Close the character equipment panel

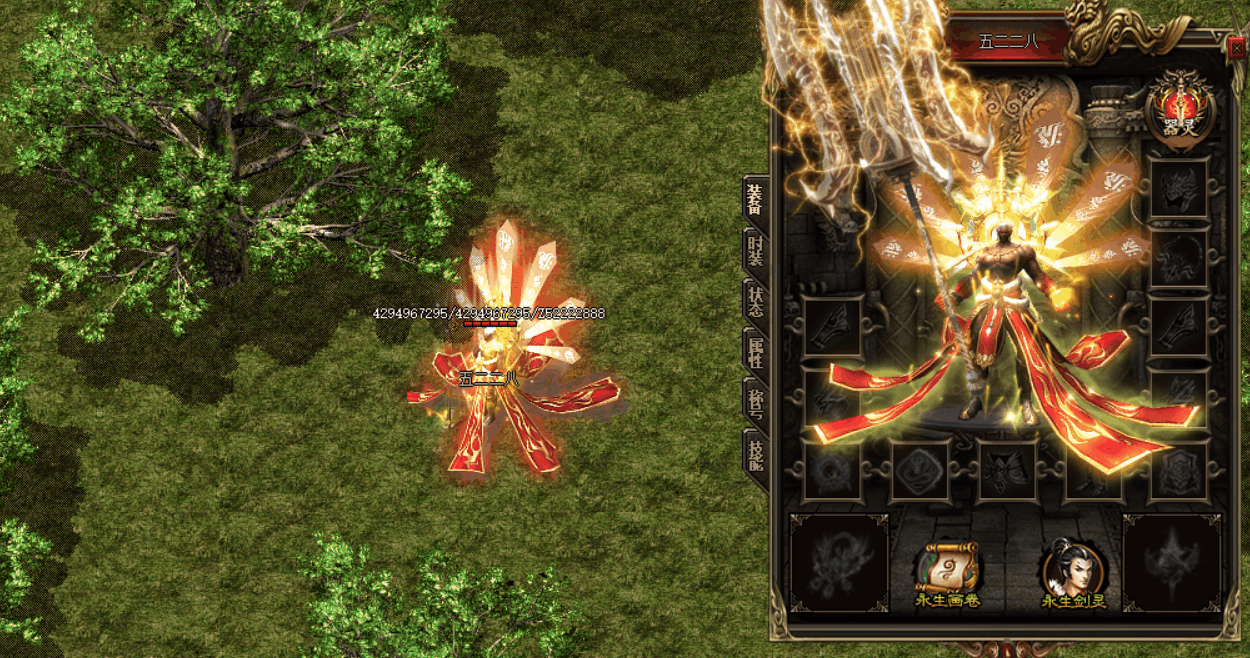[x=1238, y=46]
